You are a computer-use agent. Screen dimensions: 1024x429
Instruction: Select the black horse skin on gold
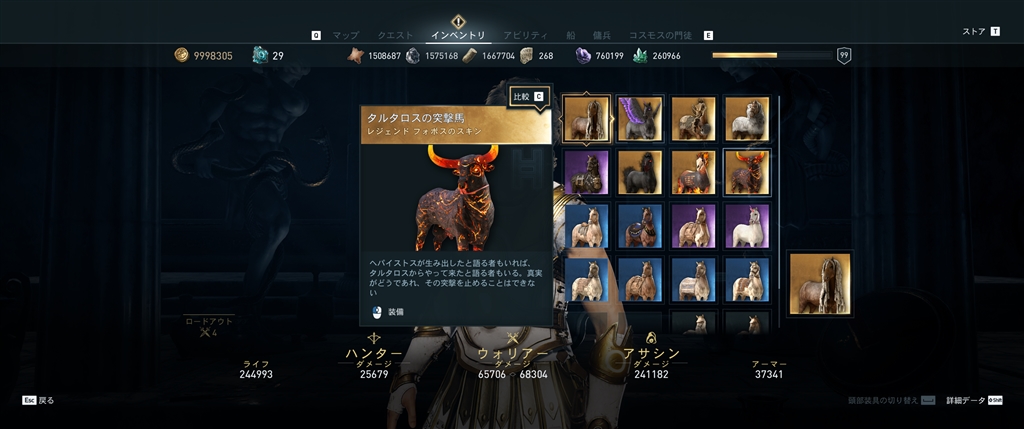(639, 172)
